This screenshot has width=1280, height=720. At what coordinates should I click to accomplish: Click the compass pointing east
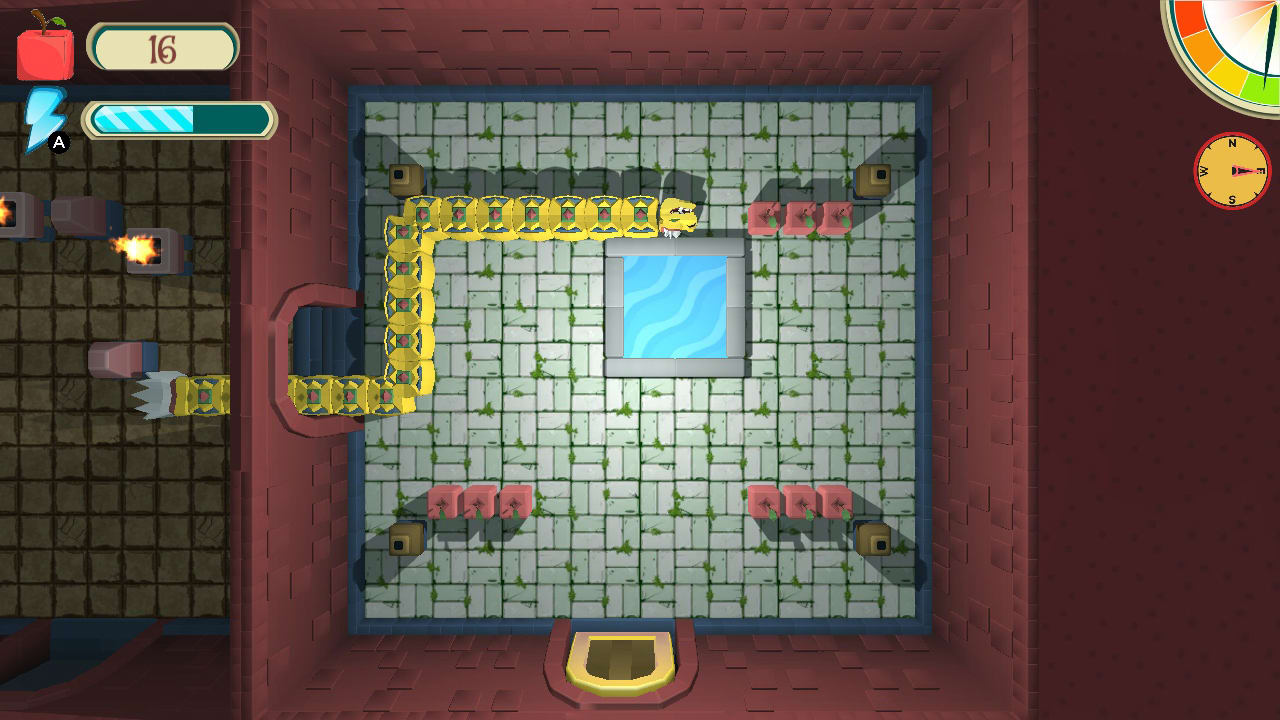[x=1232, y=171]
